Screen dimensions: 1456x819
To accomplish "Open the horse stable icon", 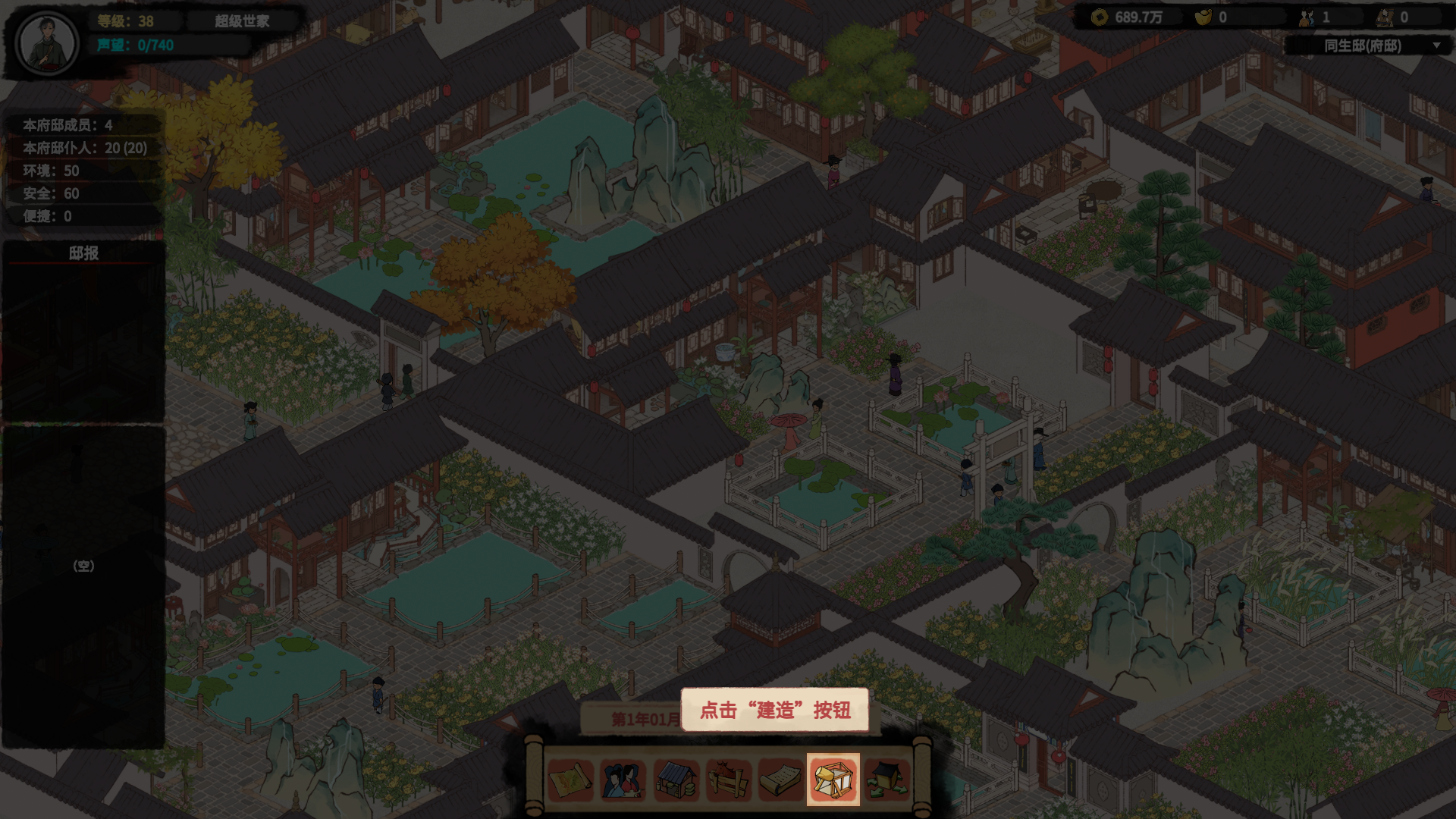I will pos(728,780).
